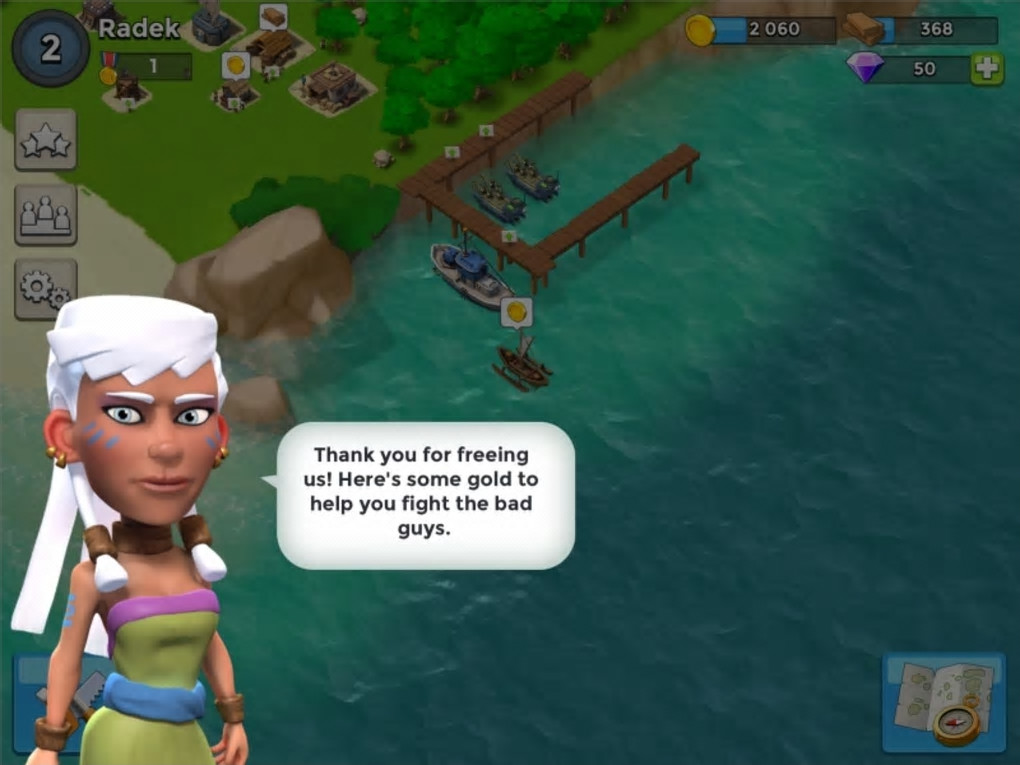Collect the gold coin bubble above the small boat
The image size is (1020, 765).
[x=516, y=312]
